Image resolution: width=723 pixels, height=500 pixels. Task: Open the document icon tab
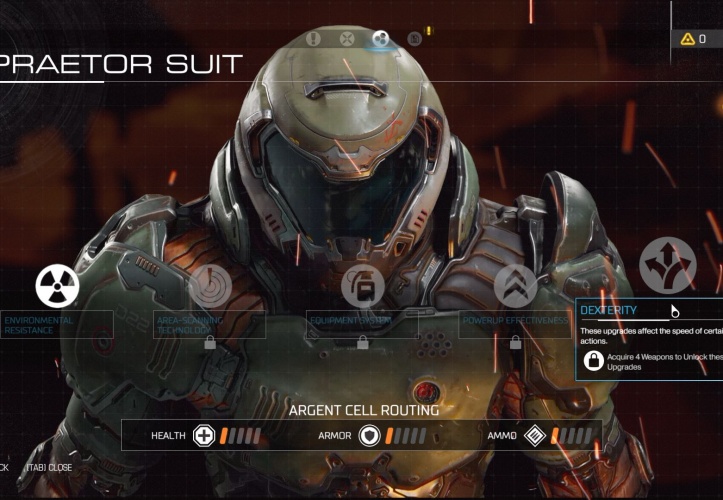(414, 39)
